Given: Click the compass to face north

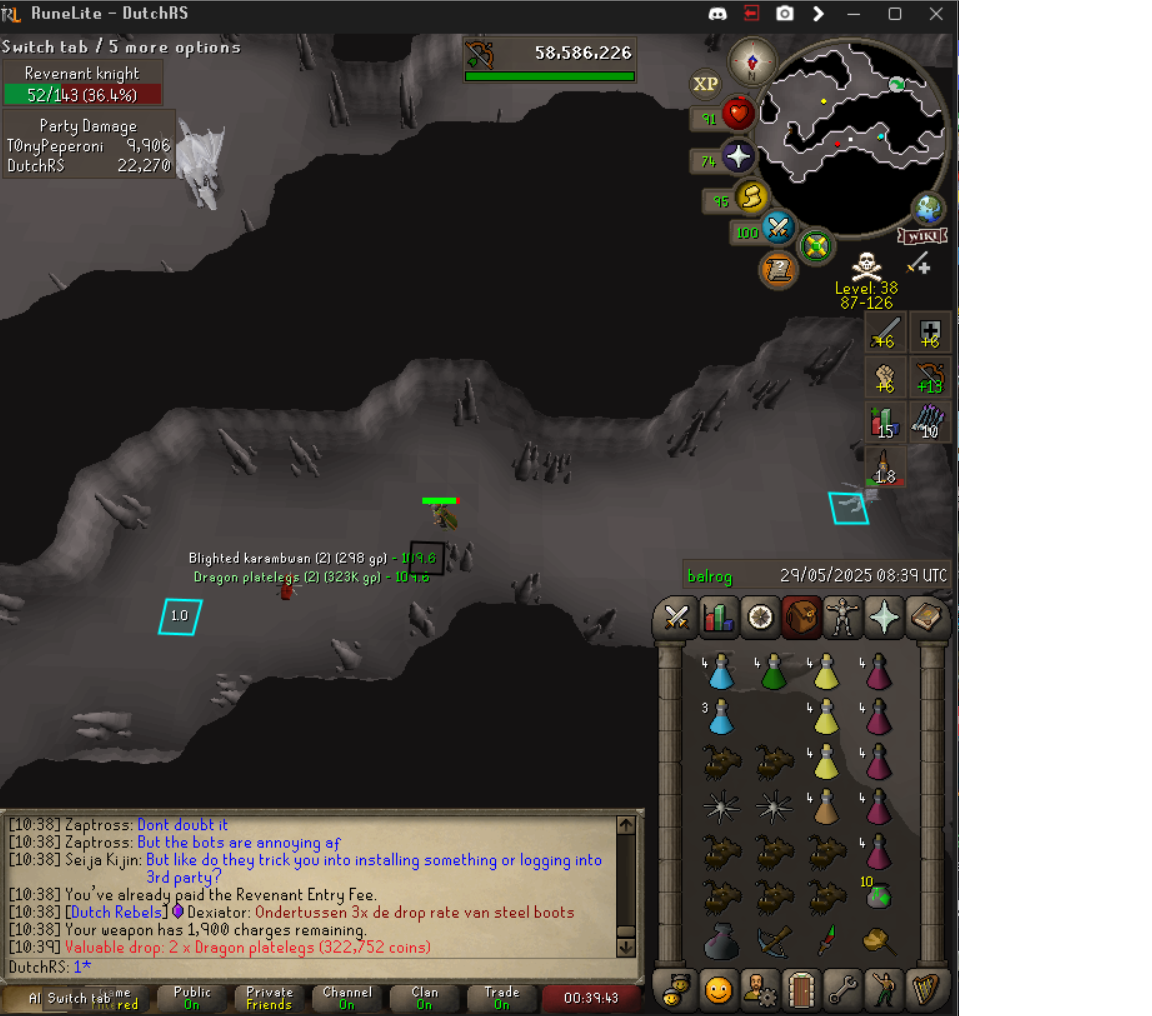Looking at the screenshot, I should pos(752,63).
